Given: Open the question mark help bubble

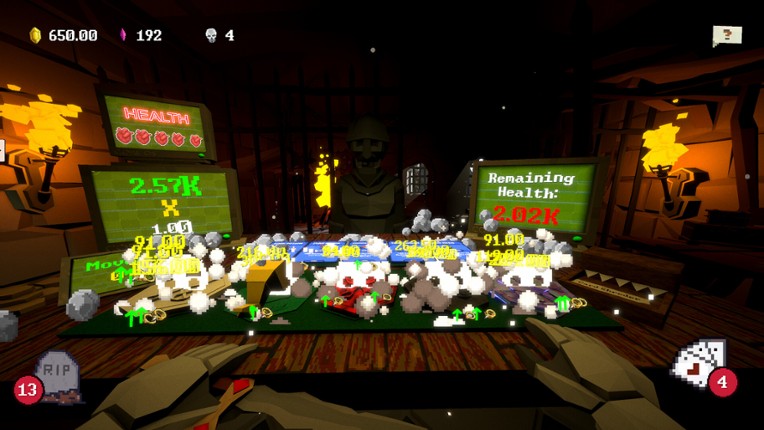Looking at the screenshot, I should [727, 35].
